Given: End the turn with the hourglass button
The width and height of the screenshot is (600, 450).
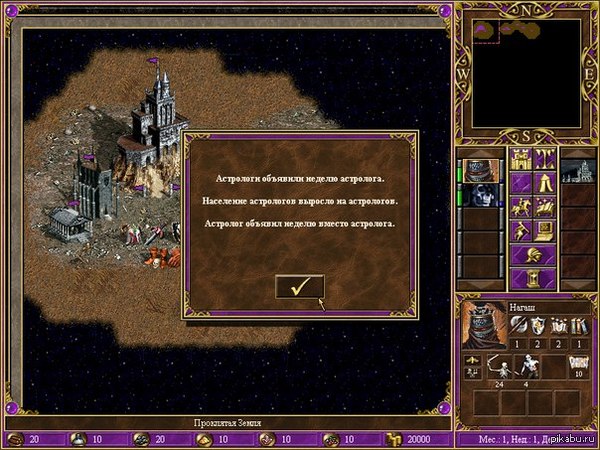Looking at the screenshot, I should (x=532, y=278).
